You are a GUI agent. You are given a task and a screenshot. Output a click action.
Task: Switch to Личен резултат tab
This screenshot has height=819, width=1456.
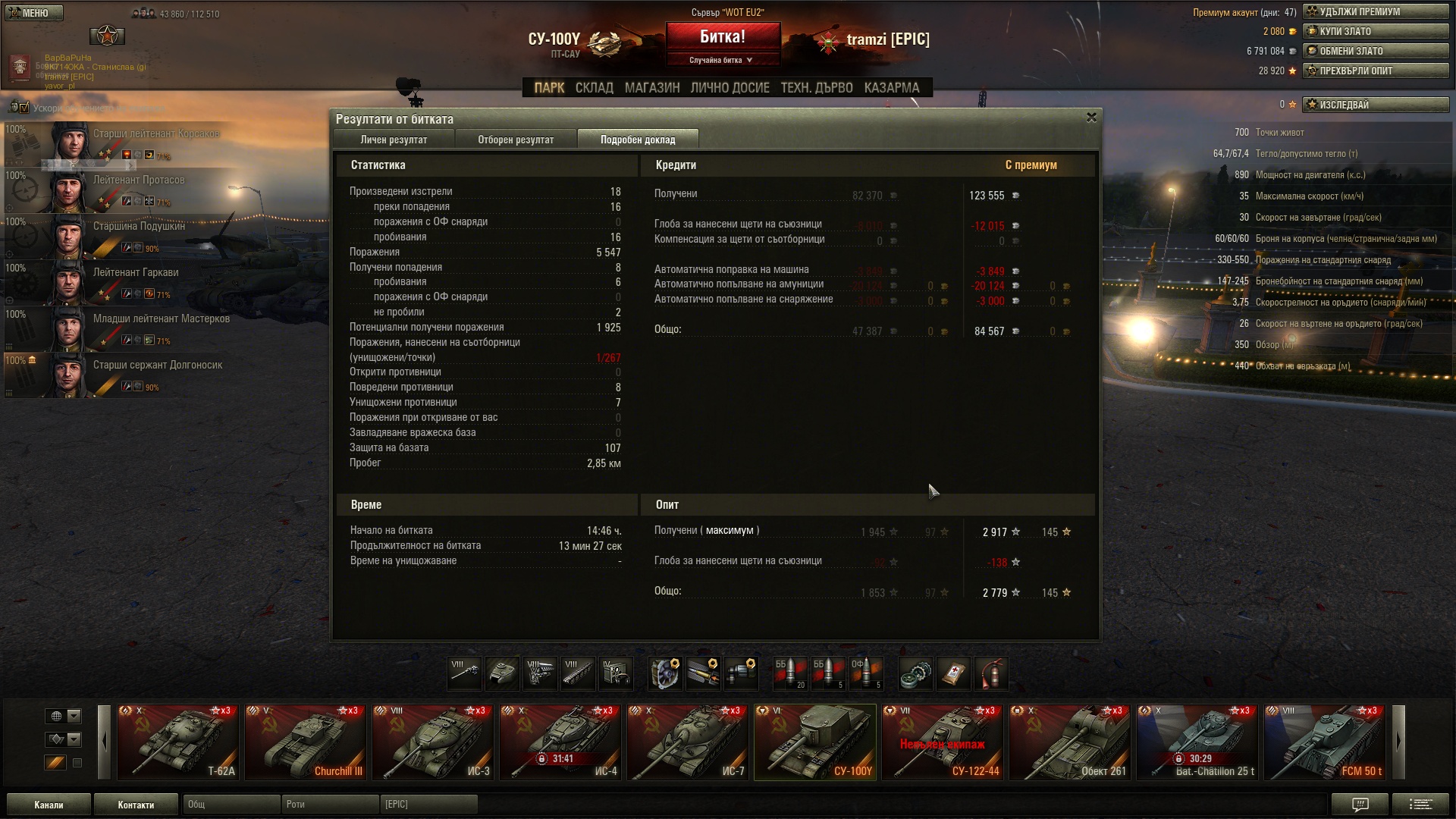coord(394,140)
